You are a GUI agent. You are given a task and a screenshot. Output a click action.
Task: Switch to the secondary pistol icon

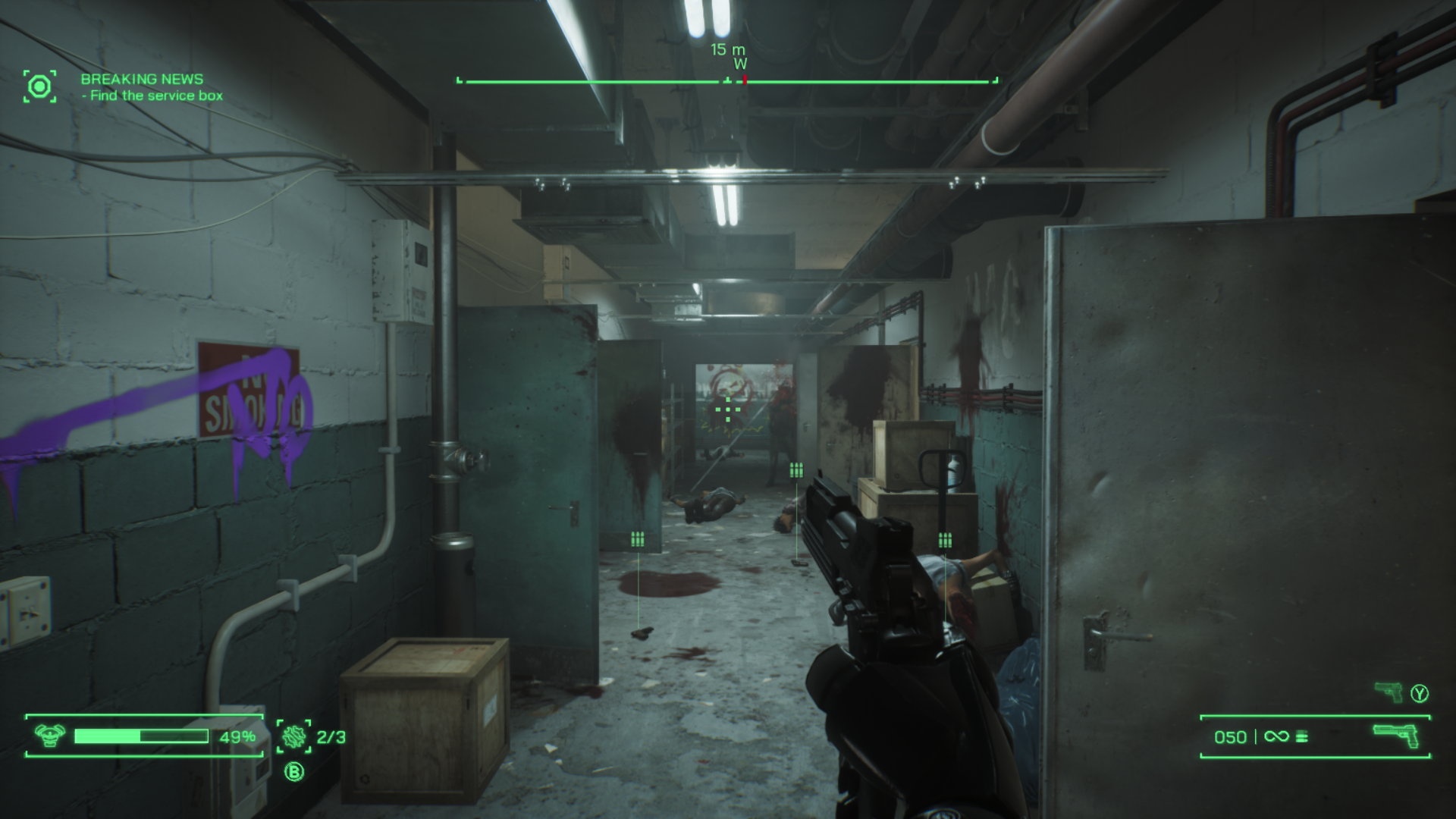pos(1389,692)
